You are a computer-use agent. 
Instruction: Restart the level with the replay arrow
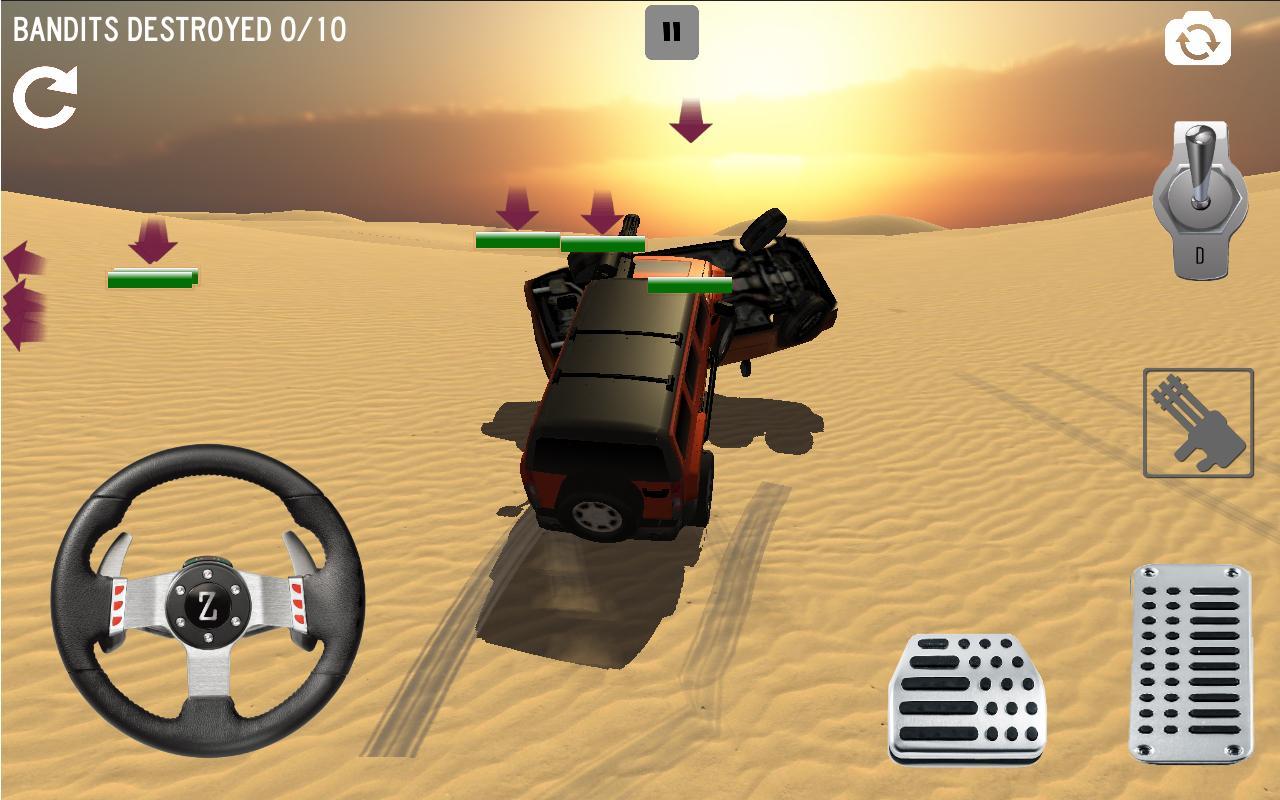(x=45, y=95)
